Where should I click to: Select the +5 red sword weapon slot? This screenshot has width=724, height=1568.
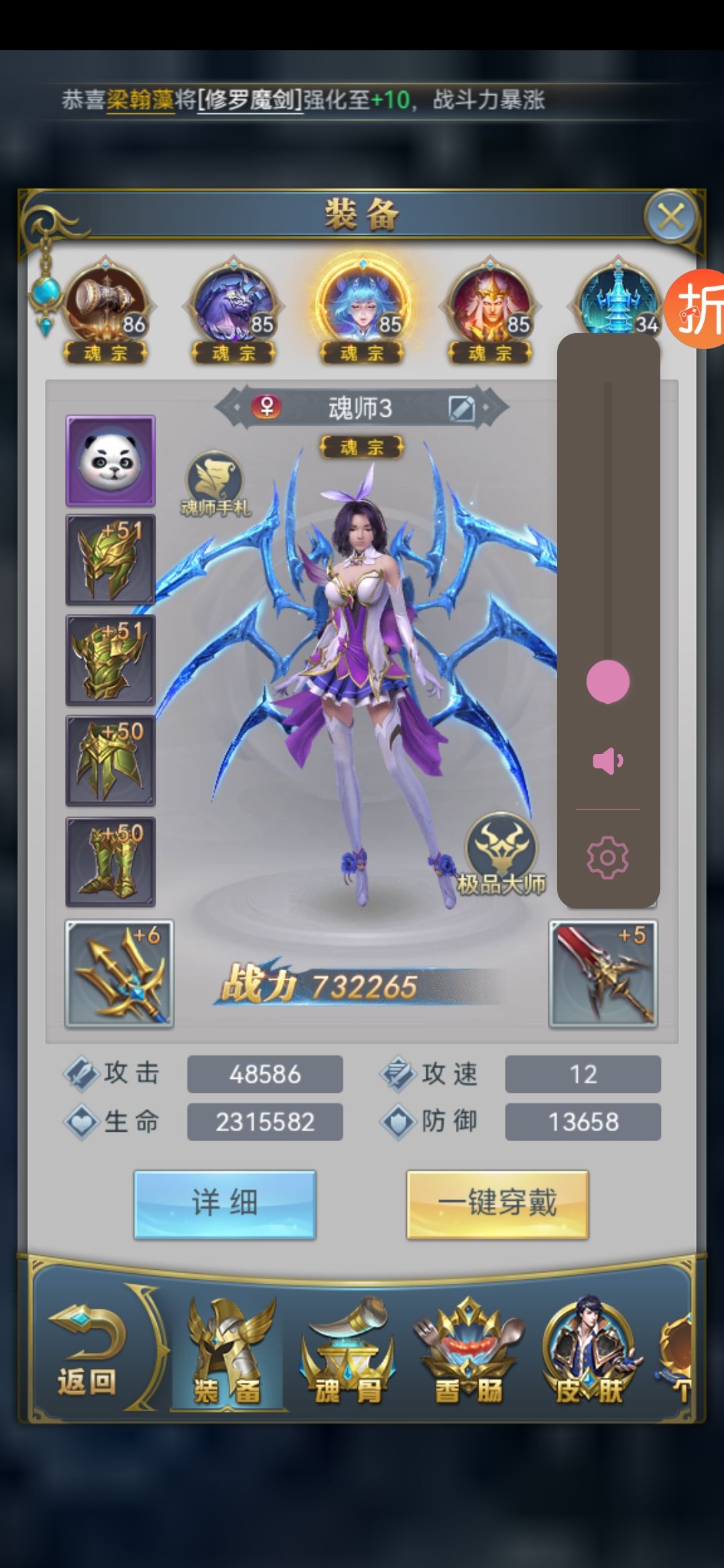coord(603,974)
